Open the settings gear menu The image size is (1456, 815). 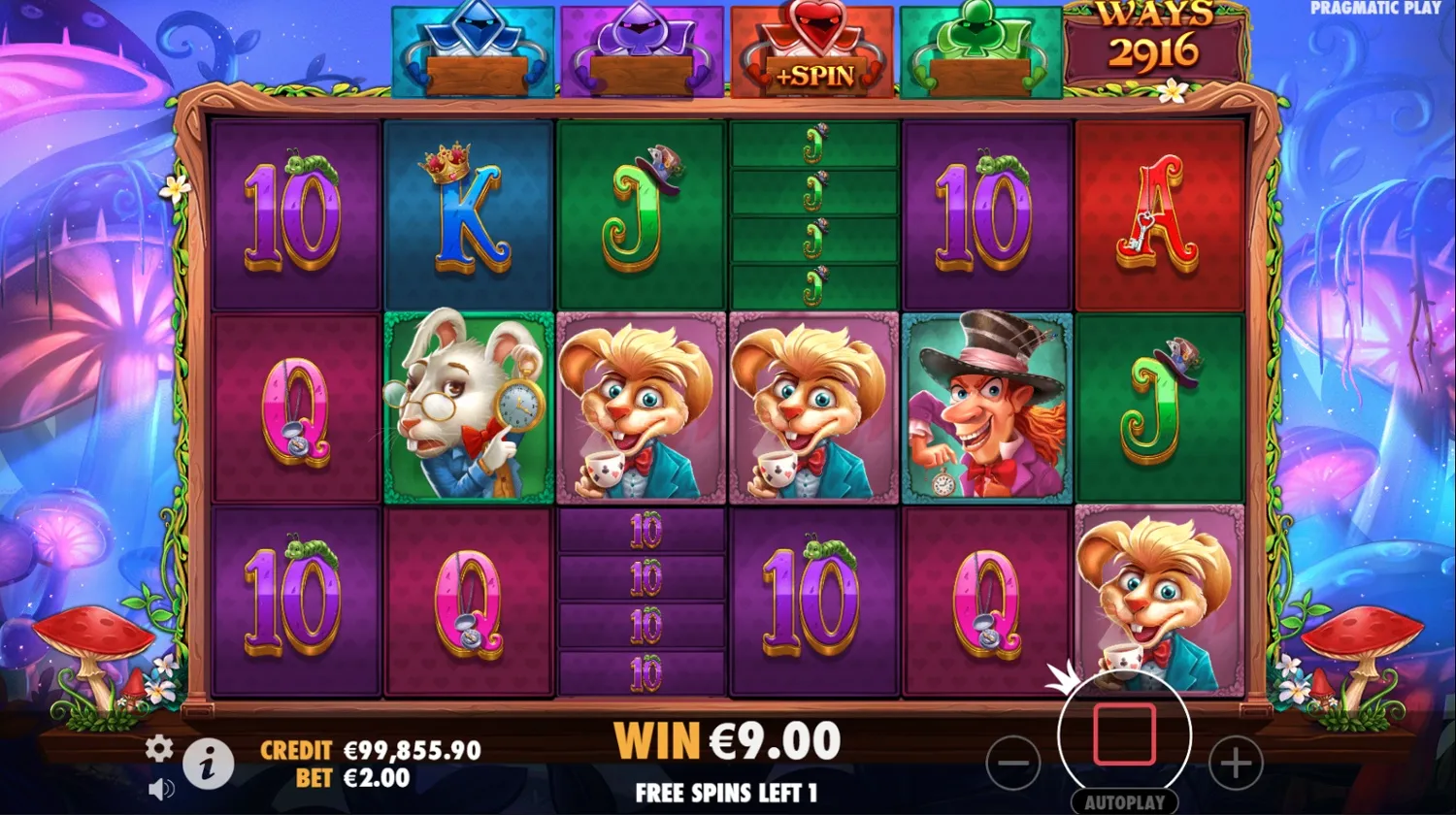coord(157,749)
